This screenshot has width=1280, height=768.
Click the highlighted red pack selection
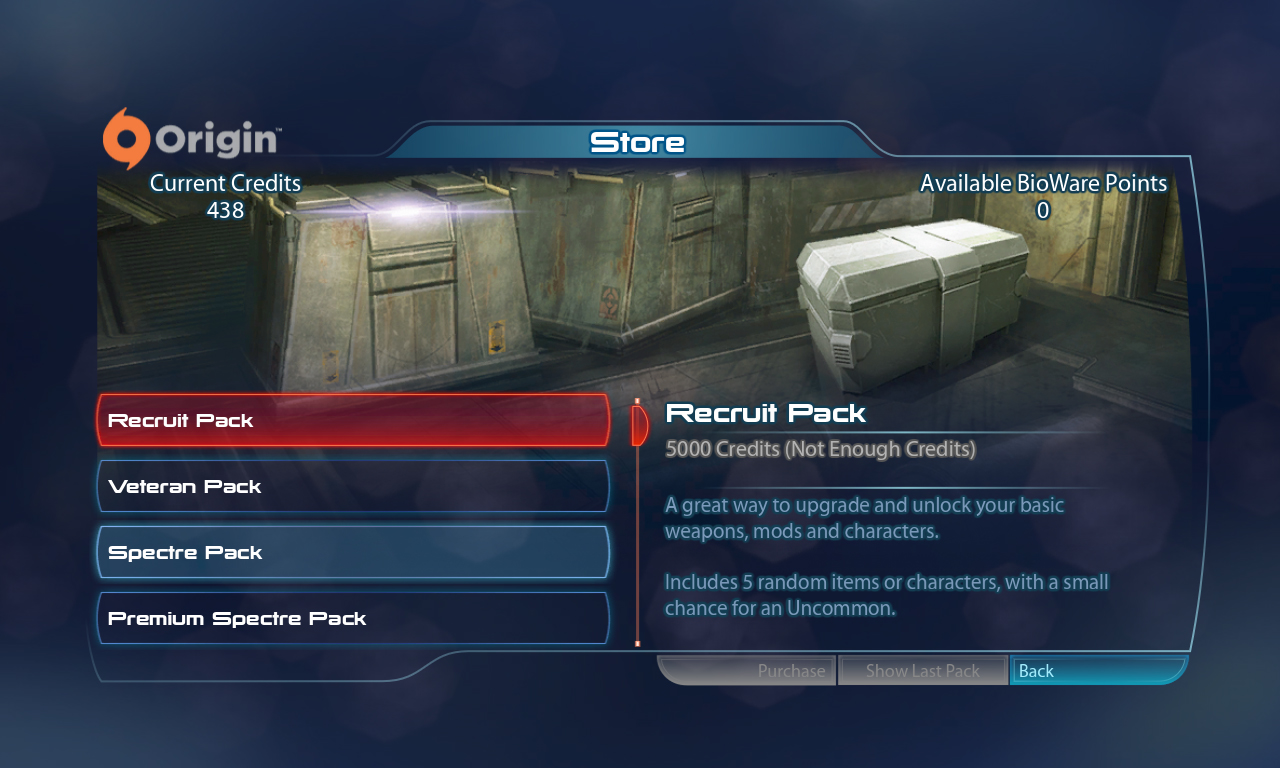[x=352, y=420]
